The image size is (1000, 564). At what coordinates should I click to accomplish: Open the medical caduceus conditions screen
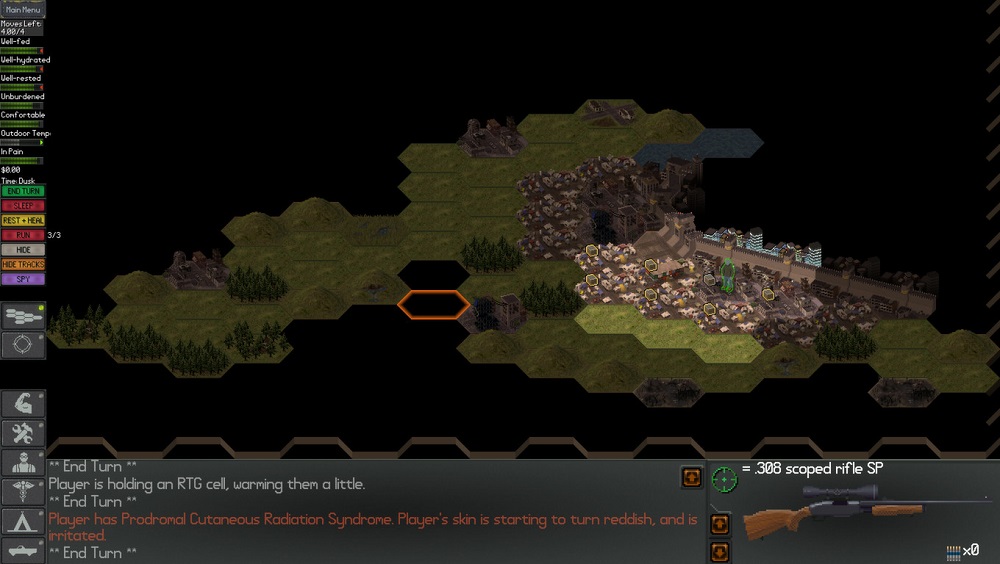pyautogui.click(x=22, y=492)
